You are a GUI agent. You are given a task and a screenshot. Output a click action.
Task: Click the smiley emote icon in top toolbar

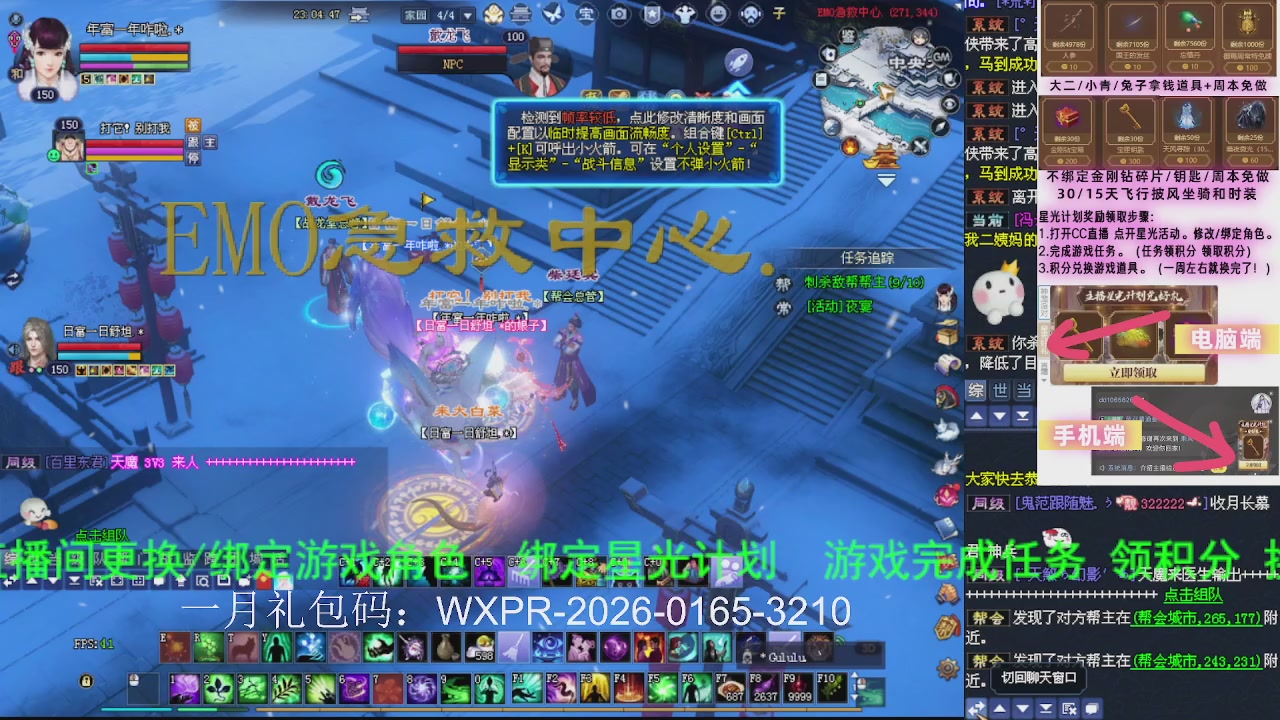[x=717, y=14]
